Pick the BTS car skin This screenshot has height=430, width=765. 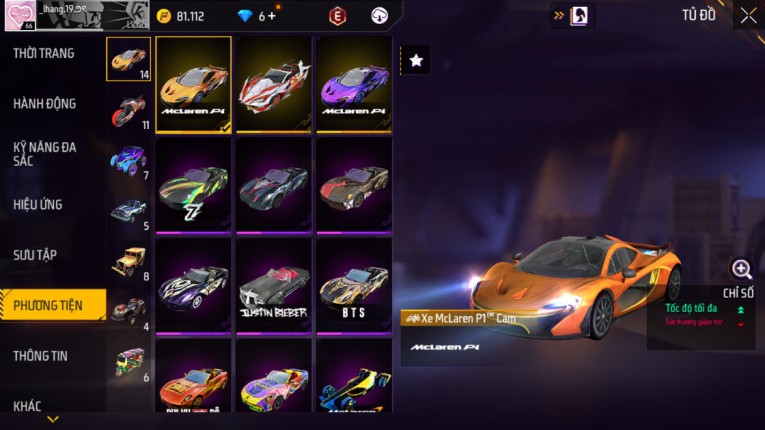[x=353, y=285]
